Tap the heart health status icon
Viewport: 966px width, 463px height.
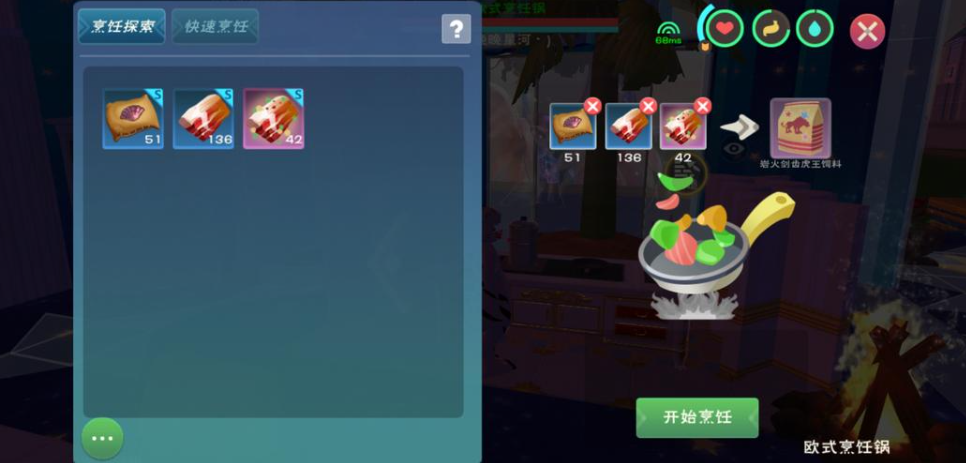pyautogui.click(x=724, y=29)
